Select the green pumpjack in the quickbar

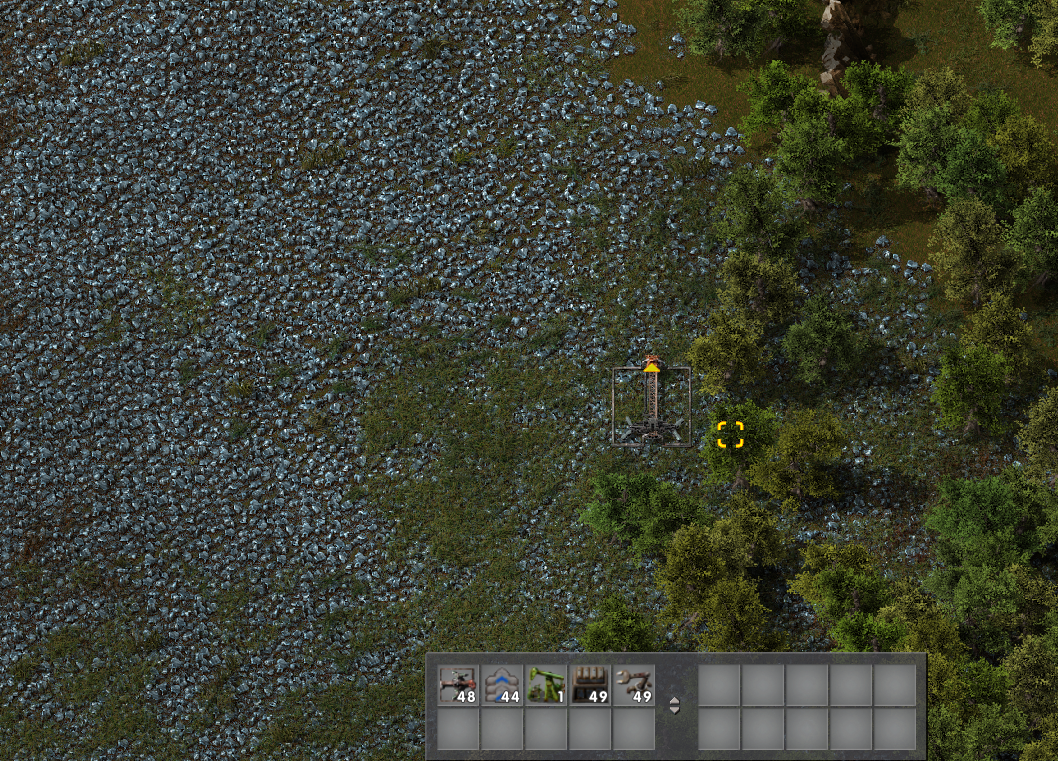[547, 686]
